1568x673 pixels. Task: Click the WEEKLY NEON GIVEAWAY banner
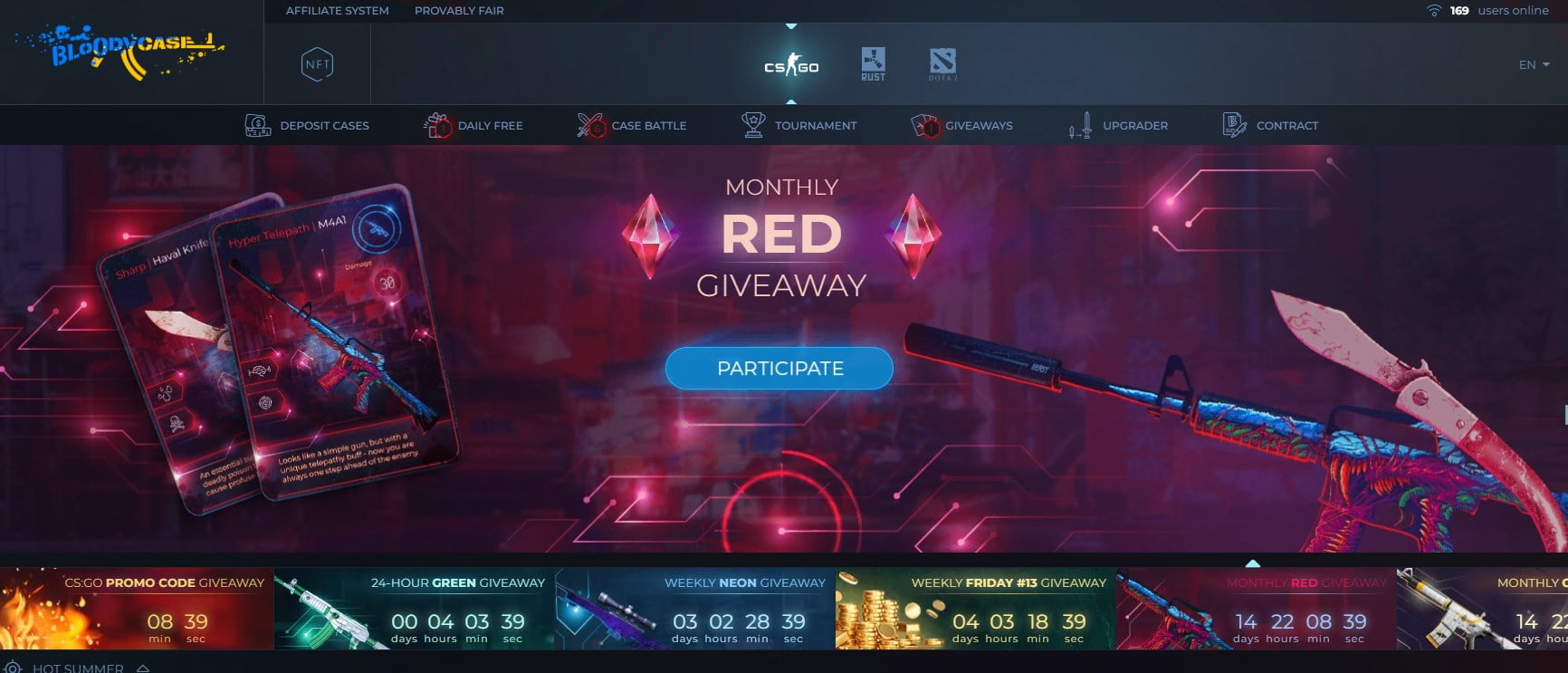(x=691, y=609)
